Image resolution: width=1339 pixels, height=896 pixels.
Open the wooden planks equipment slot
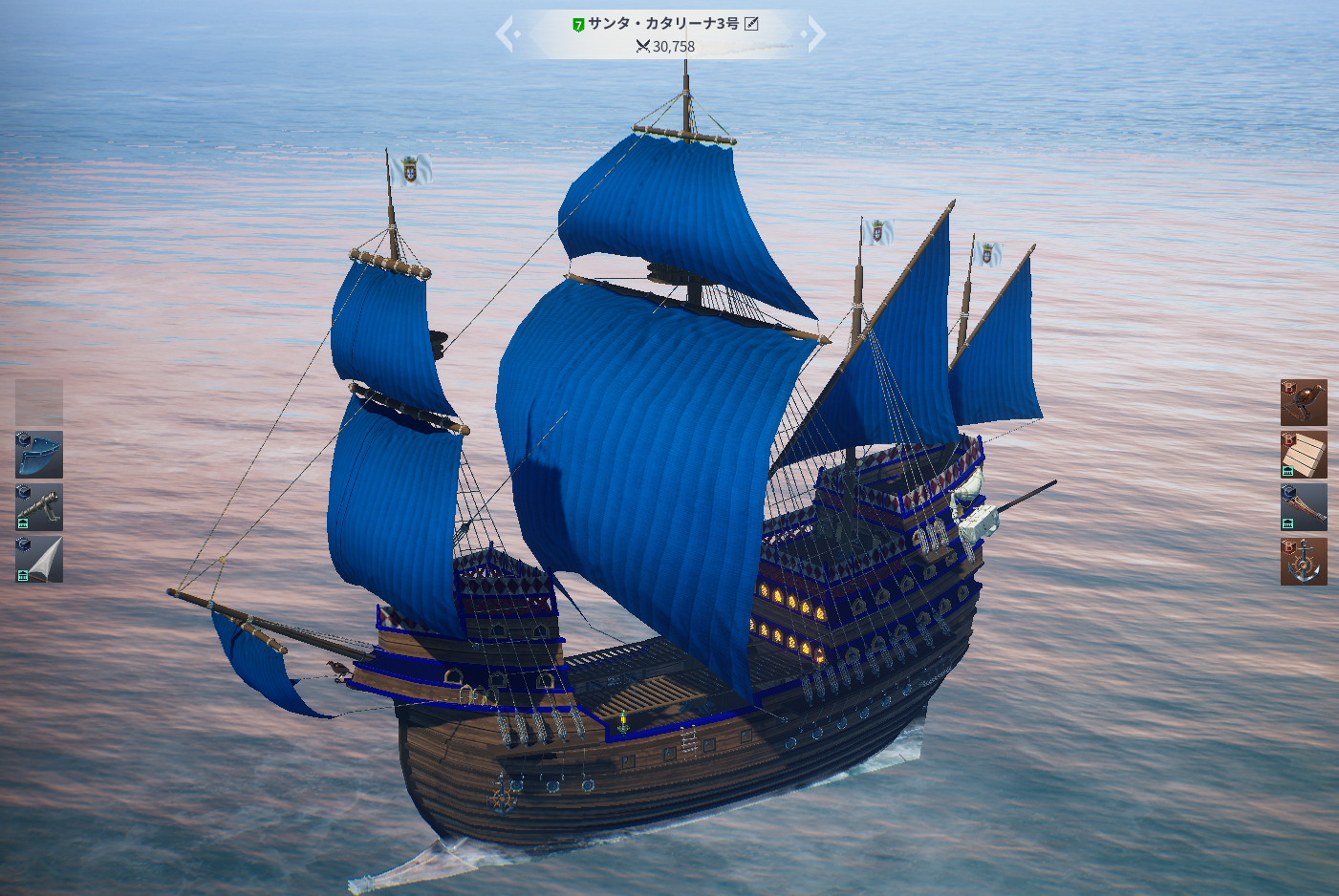tap(1304, 455)
